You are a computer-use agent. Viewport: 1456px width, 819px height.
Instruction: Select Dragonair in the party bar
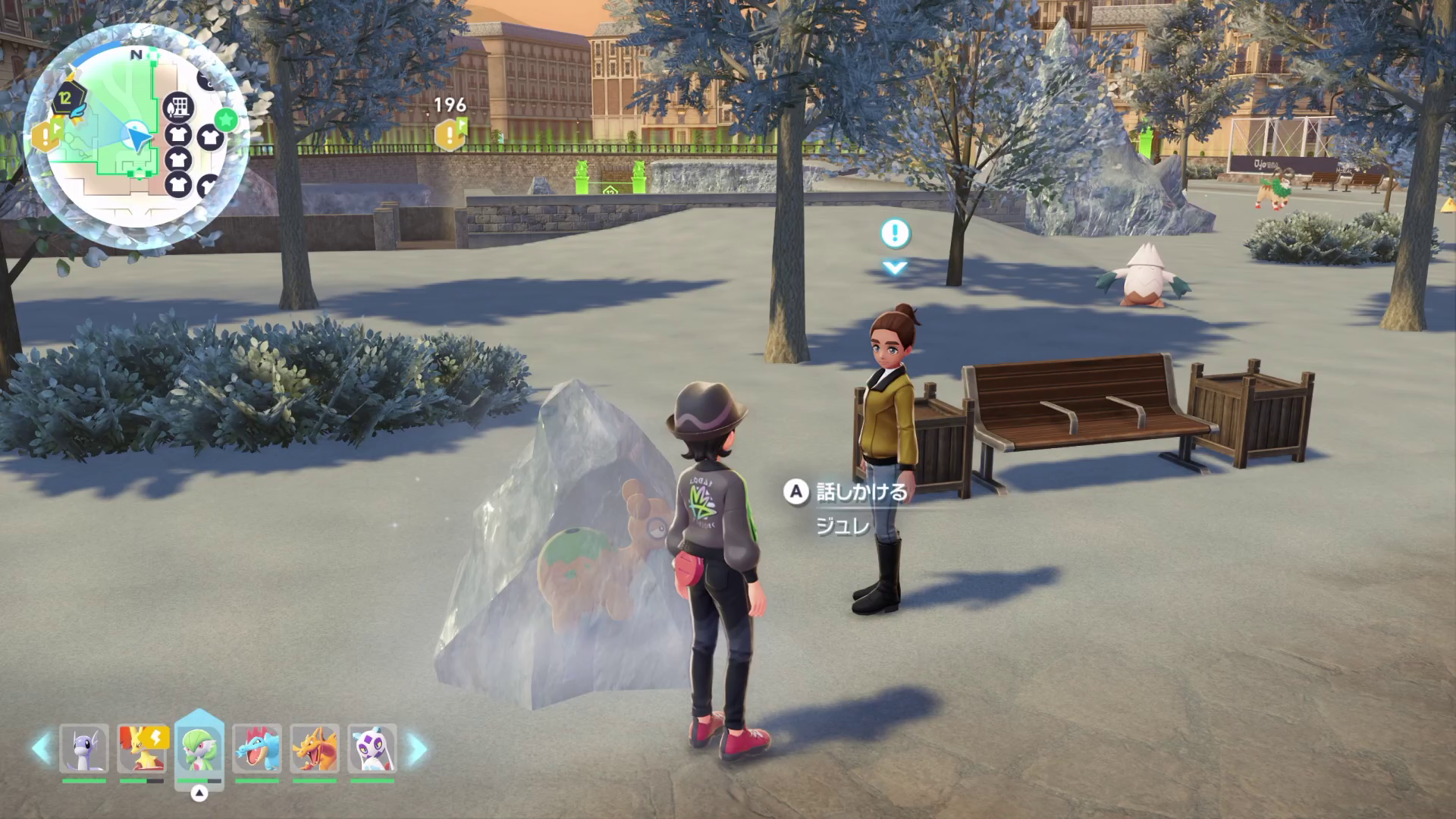tap(84, 748)
